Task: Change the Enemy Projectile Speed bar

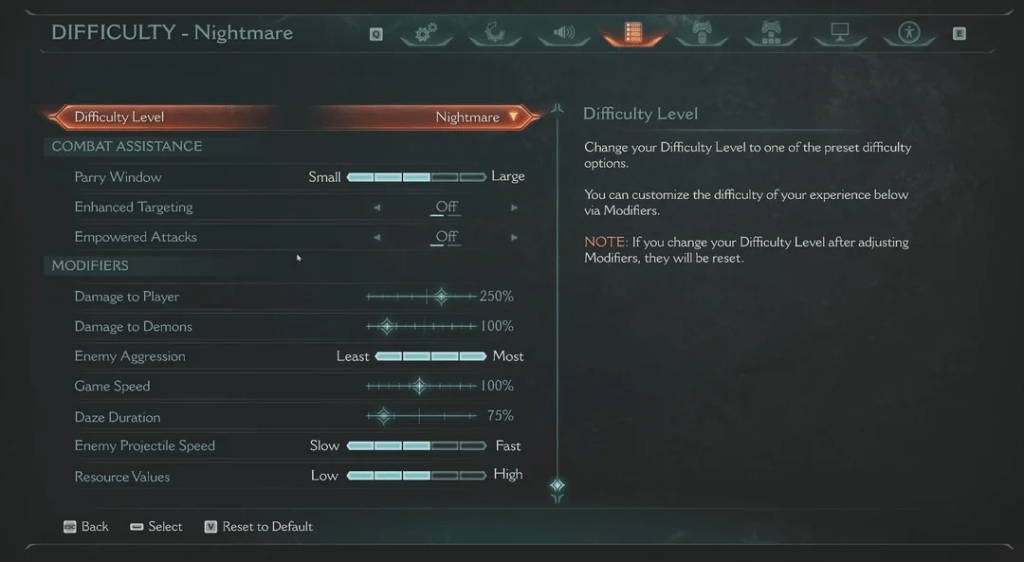Action: pos(416,446)
